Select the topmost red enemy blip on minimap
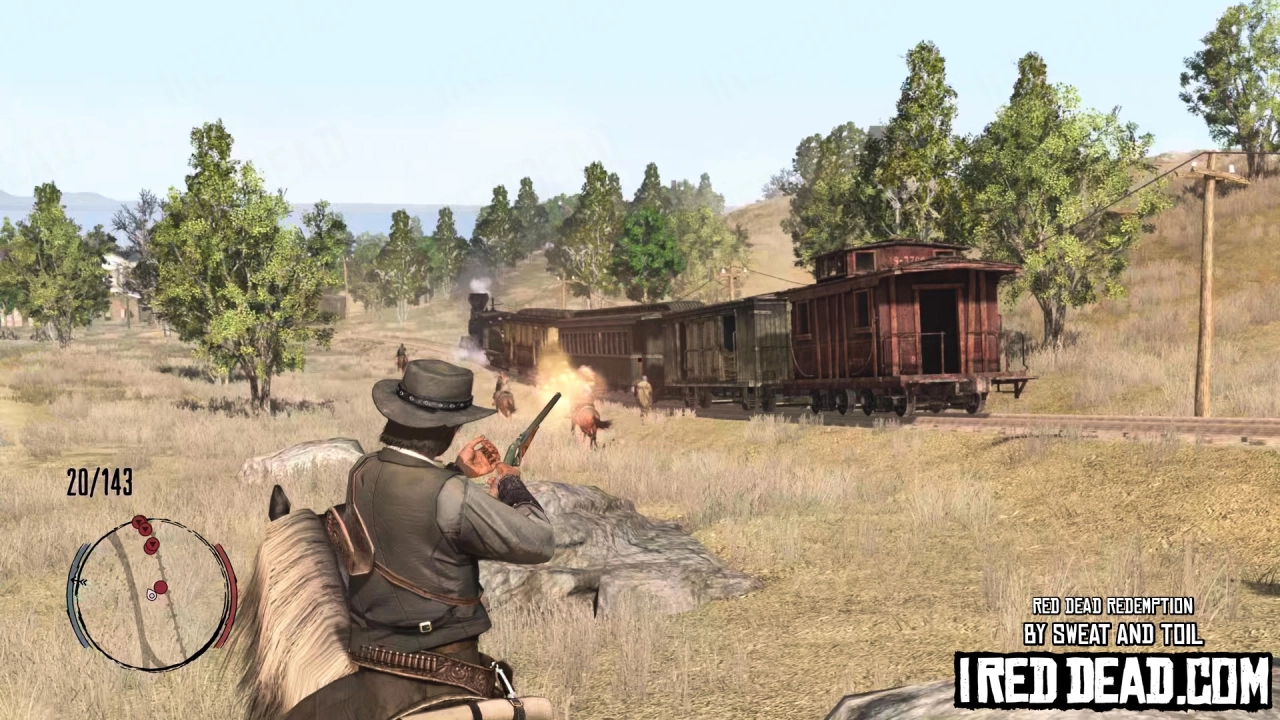This screenshot has height=720, width=1280. [x=138, y=521]
